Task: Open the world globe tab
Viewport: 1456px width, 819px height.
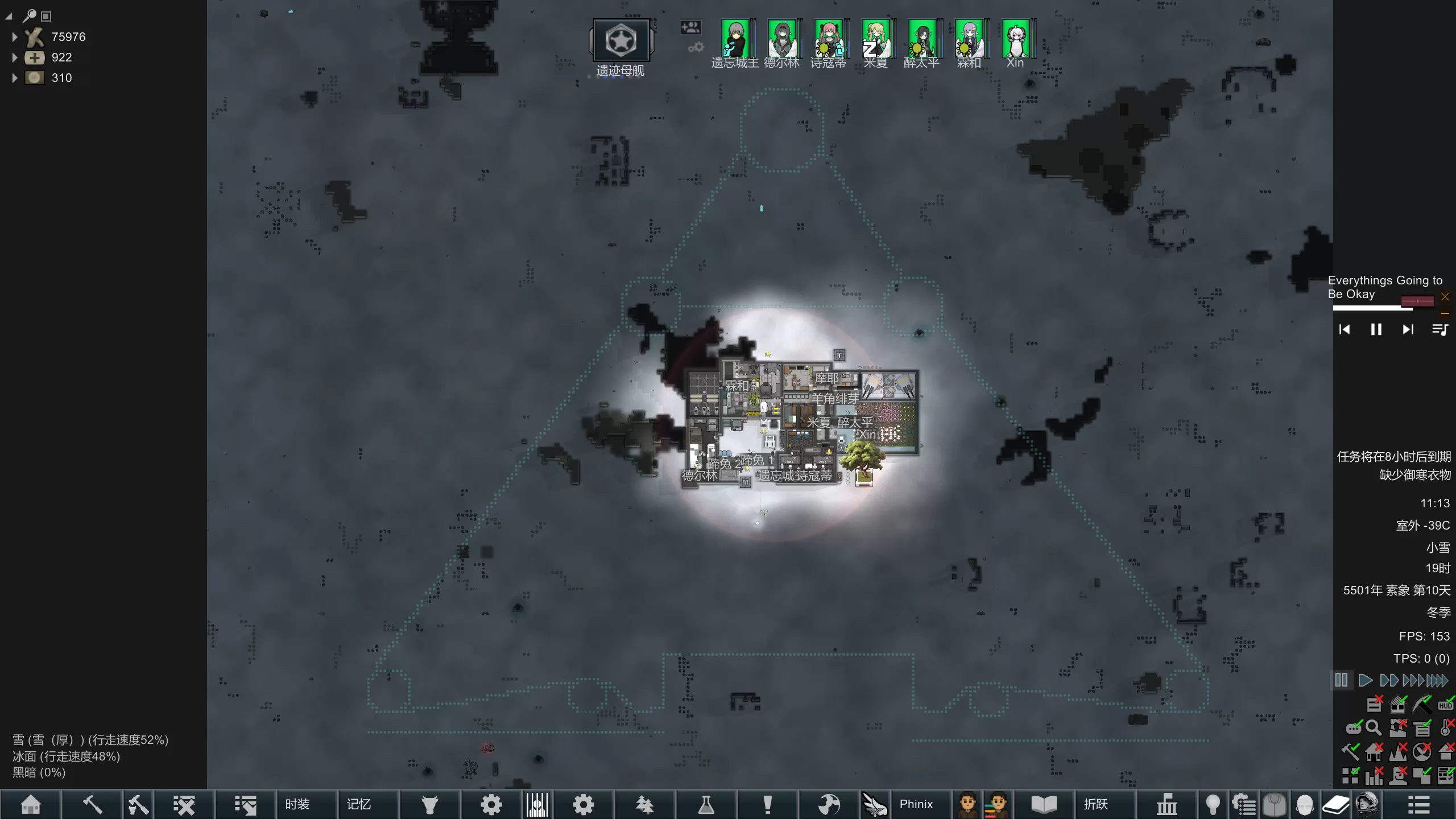Action: pyautogui.click(x=829, y=804)
